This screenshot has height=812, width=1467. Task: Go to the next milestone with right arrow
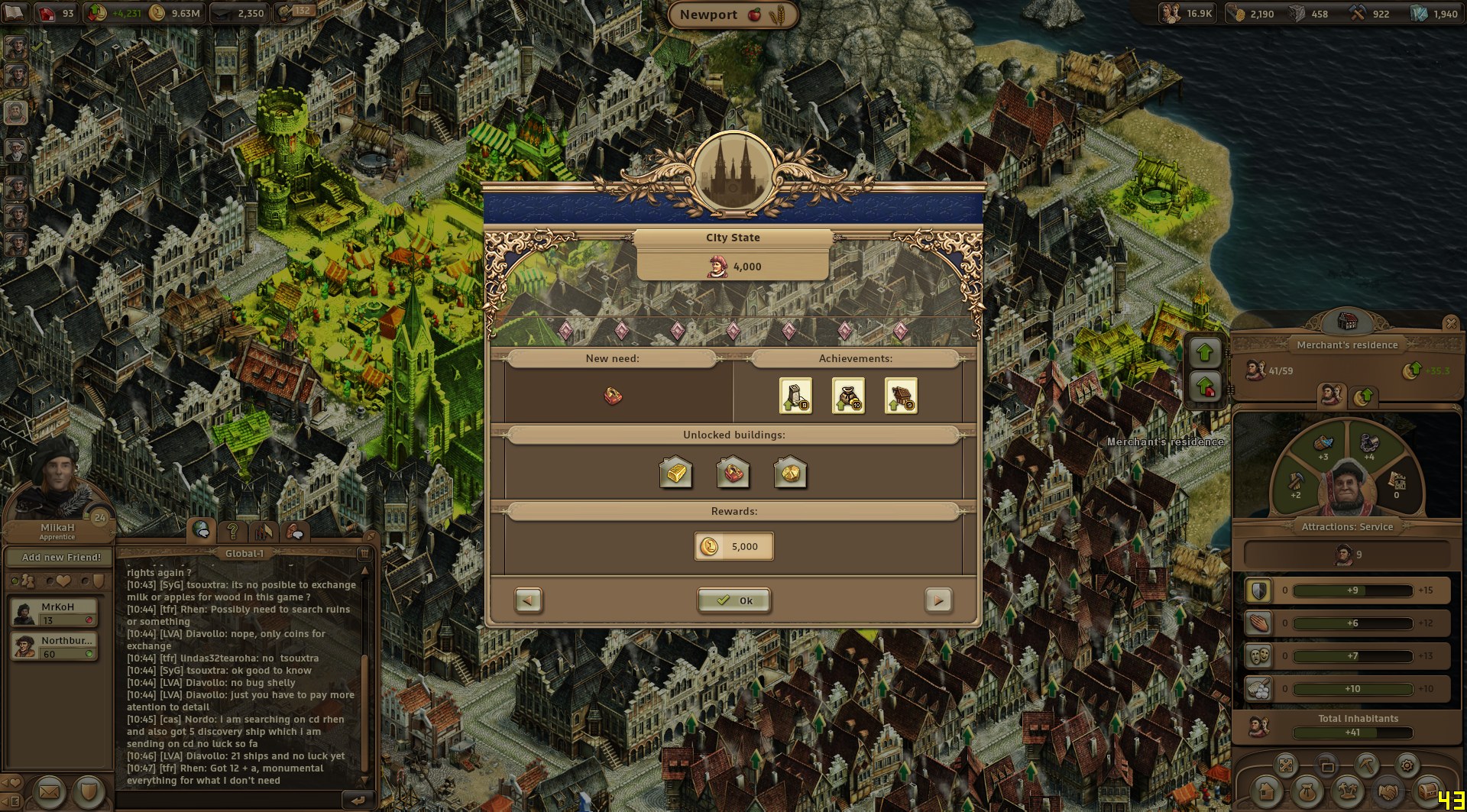click(x=938, y=600)
